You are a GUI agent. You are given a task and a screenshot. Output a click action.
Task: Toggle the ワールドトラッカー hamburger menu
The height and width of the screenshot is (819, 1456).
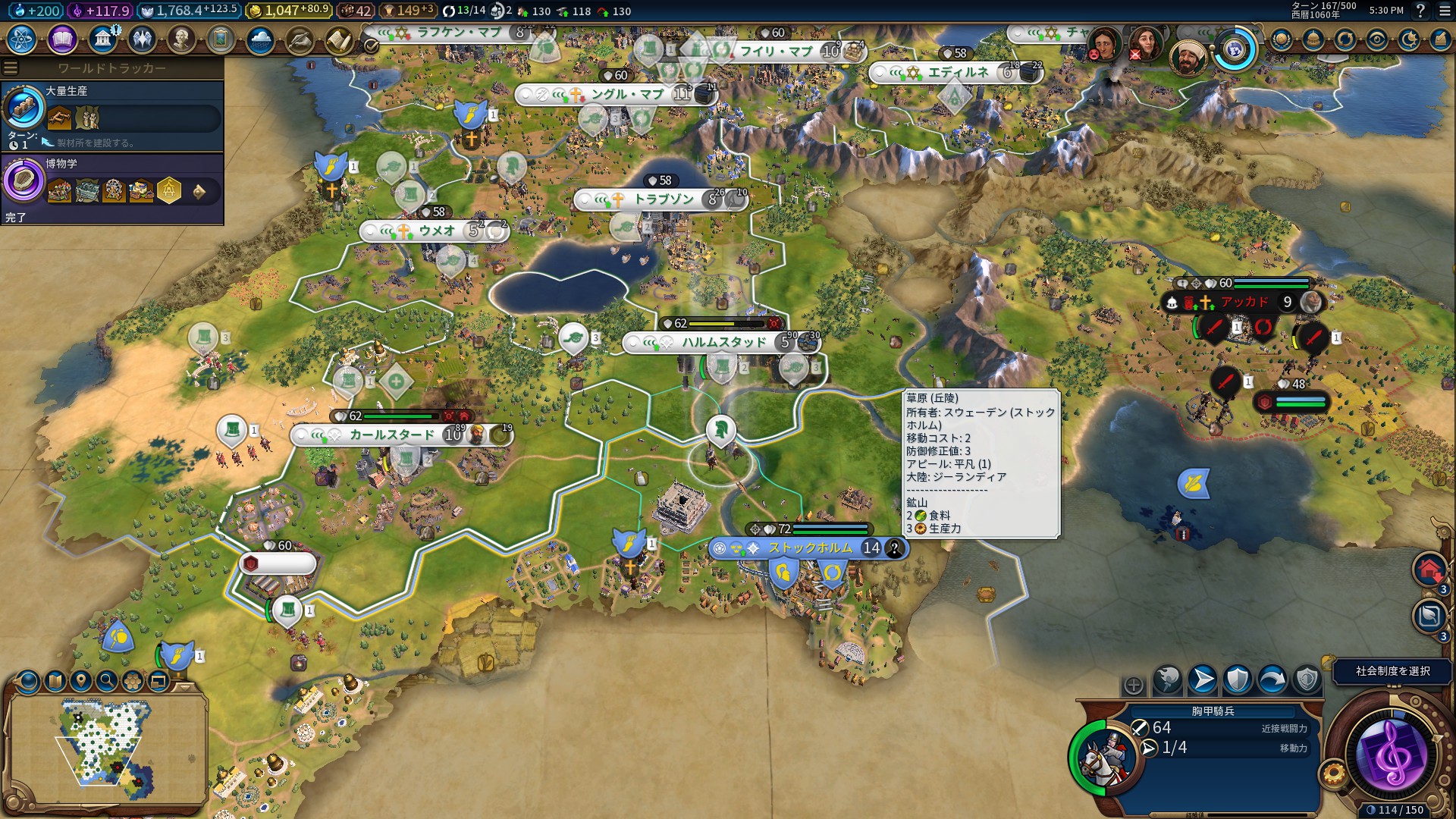coord(11,68)
